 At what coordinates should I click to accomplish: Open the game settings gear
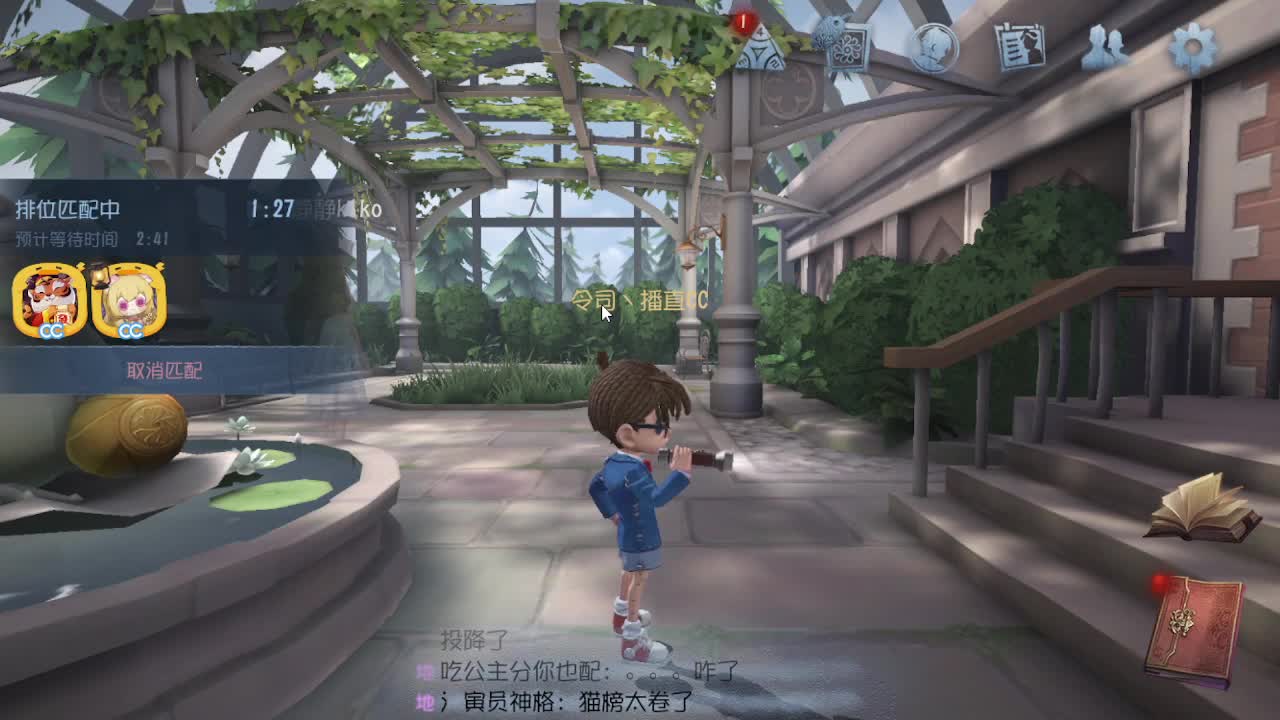click(1192, 47)
